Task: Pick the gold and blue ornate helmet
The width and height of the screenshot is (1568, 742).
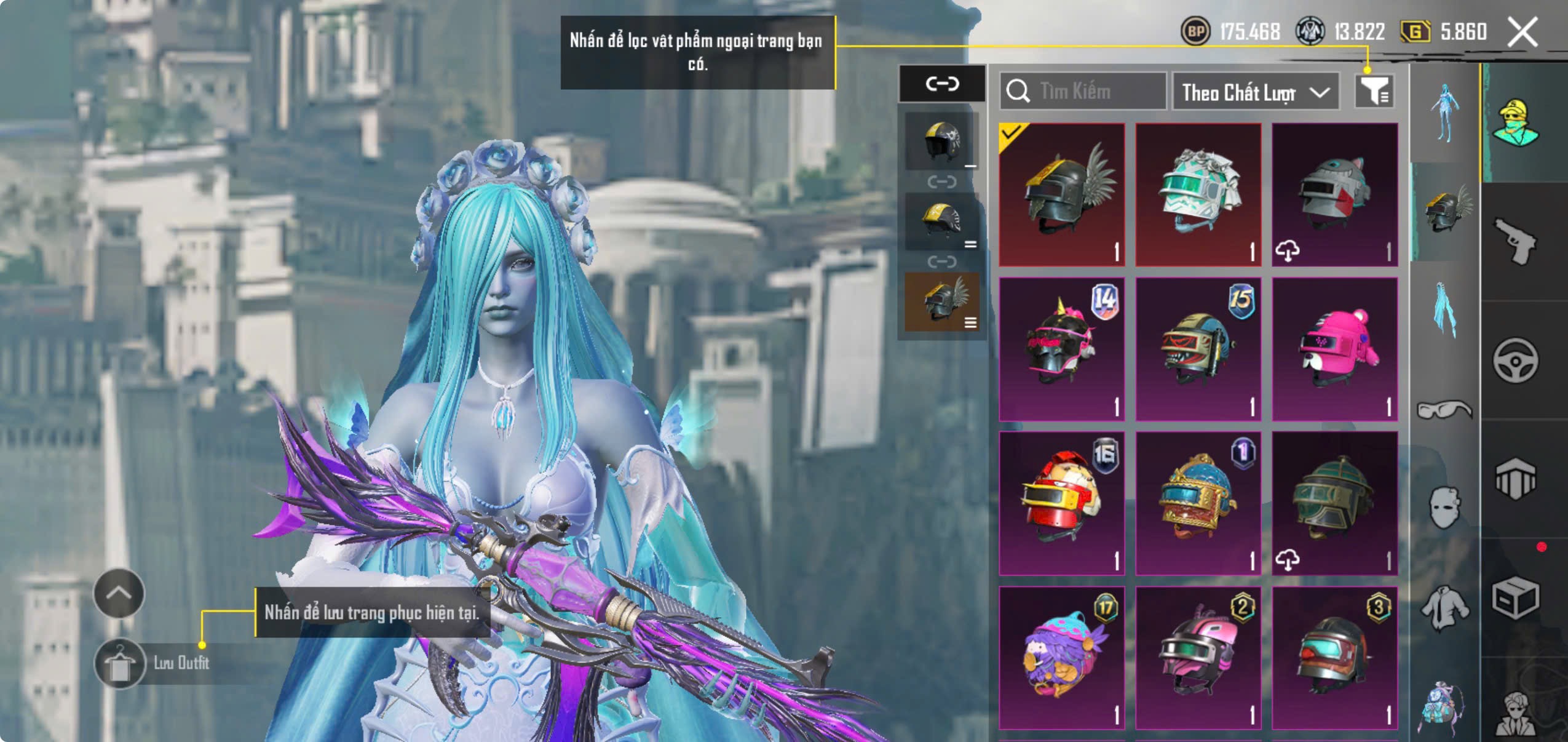Action: 1198,503
